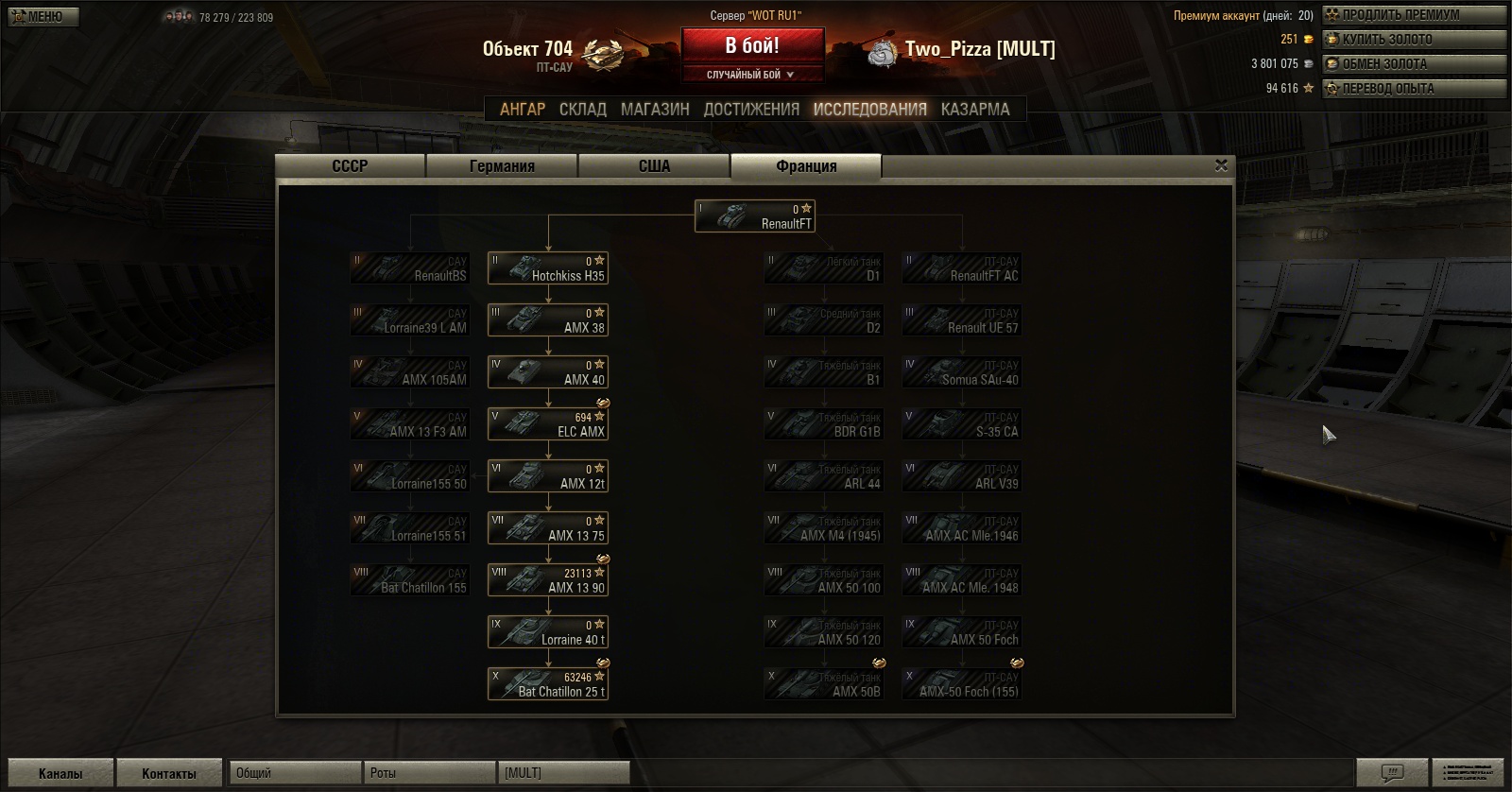The height and width of the screenshot is (792, 1512).
Task: Close the tech tree window
Action: pos(1221,165)
